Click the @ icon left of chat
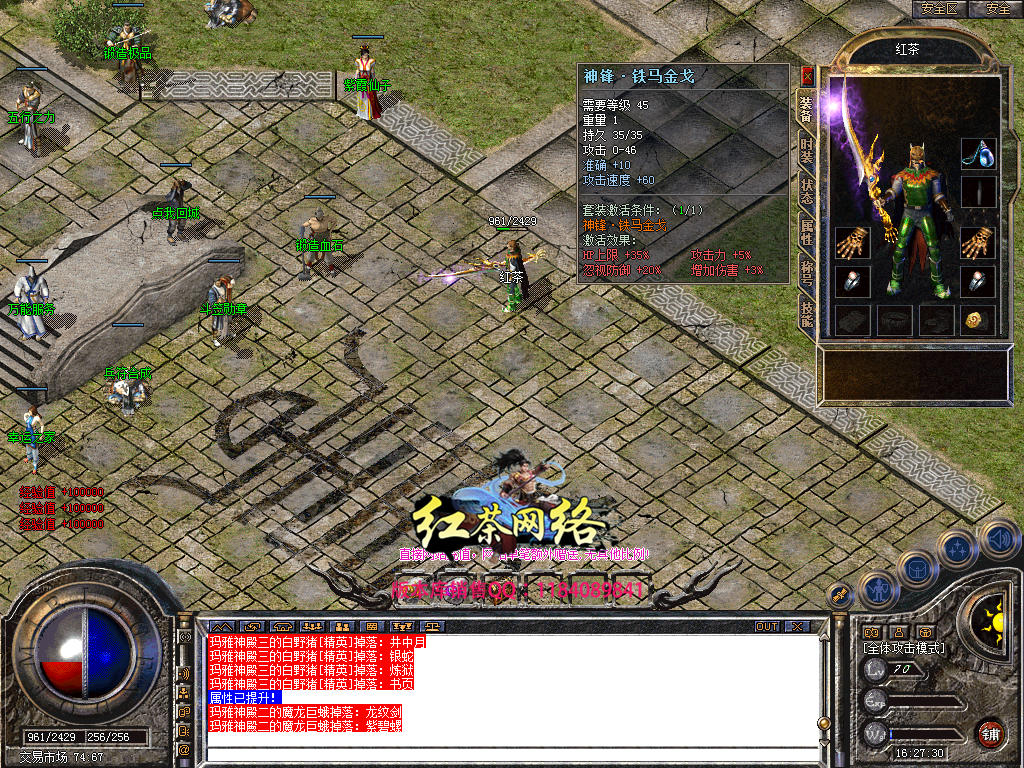This screenshot has height=768, width=1024. (x=185, y=748)
